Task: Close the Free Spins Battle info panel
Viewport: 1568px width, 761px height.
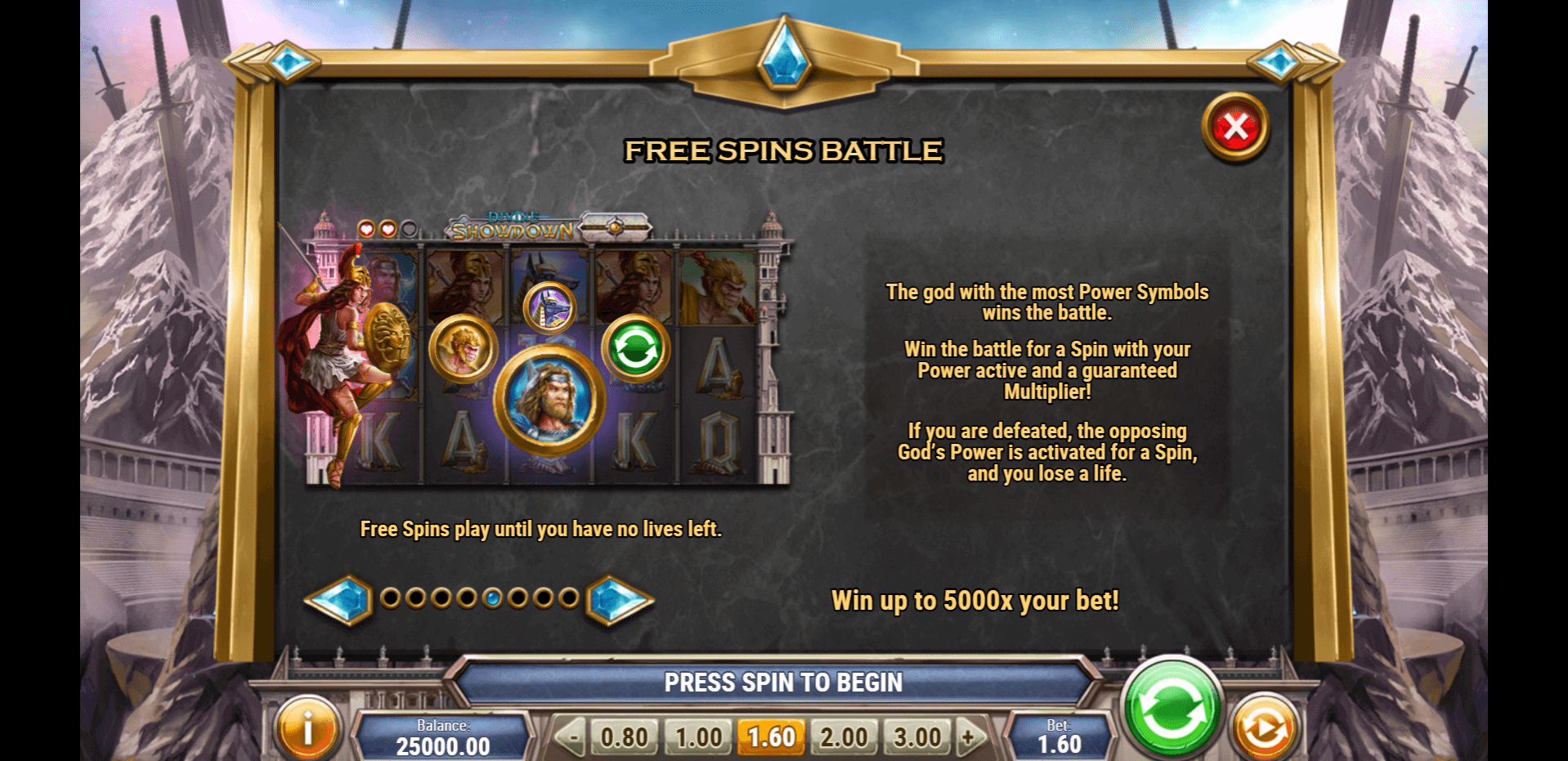Action: (x=1235, y=128)
